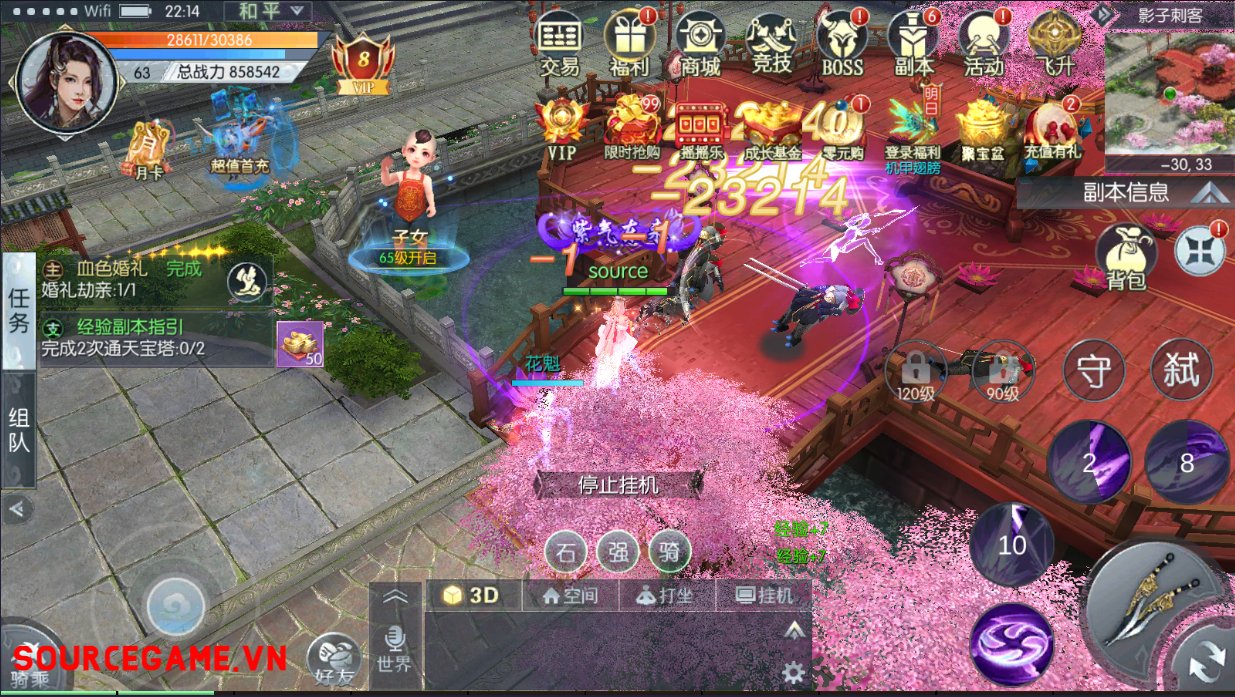Open the 任务 quest tab

pos(19,311)
